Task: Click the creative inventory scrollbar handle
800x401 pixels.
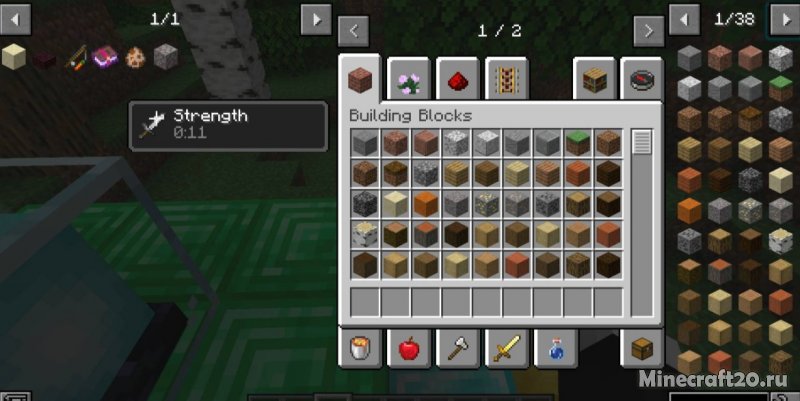Action: (642, 143)
